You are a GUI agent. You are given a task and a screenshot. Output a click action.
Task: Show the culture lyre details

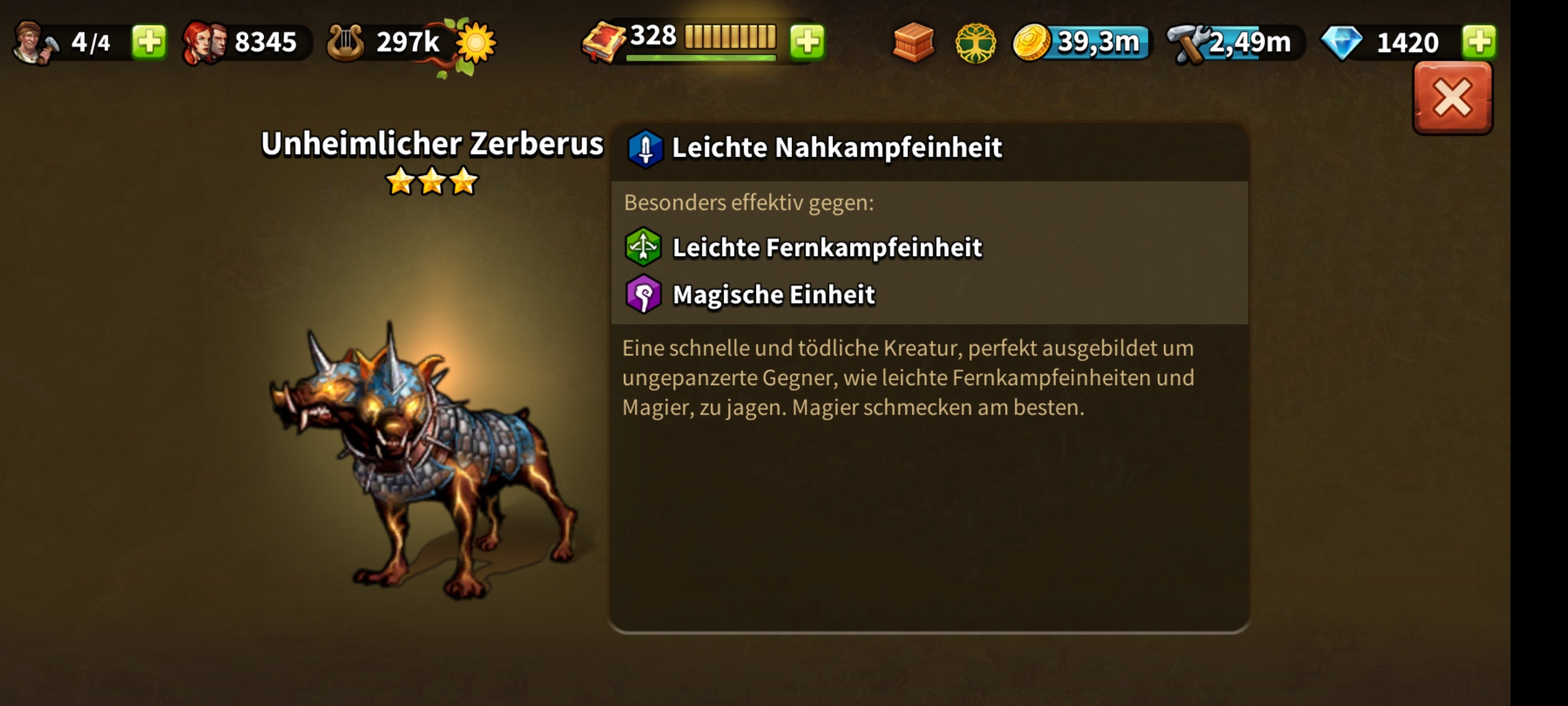(385, 42)
